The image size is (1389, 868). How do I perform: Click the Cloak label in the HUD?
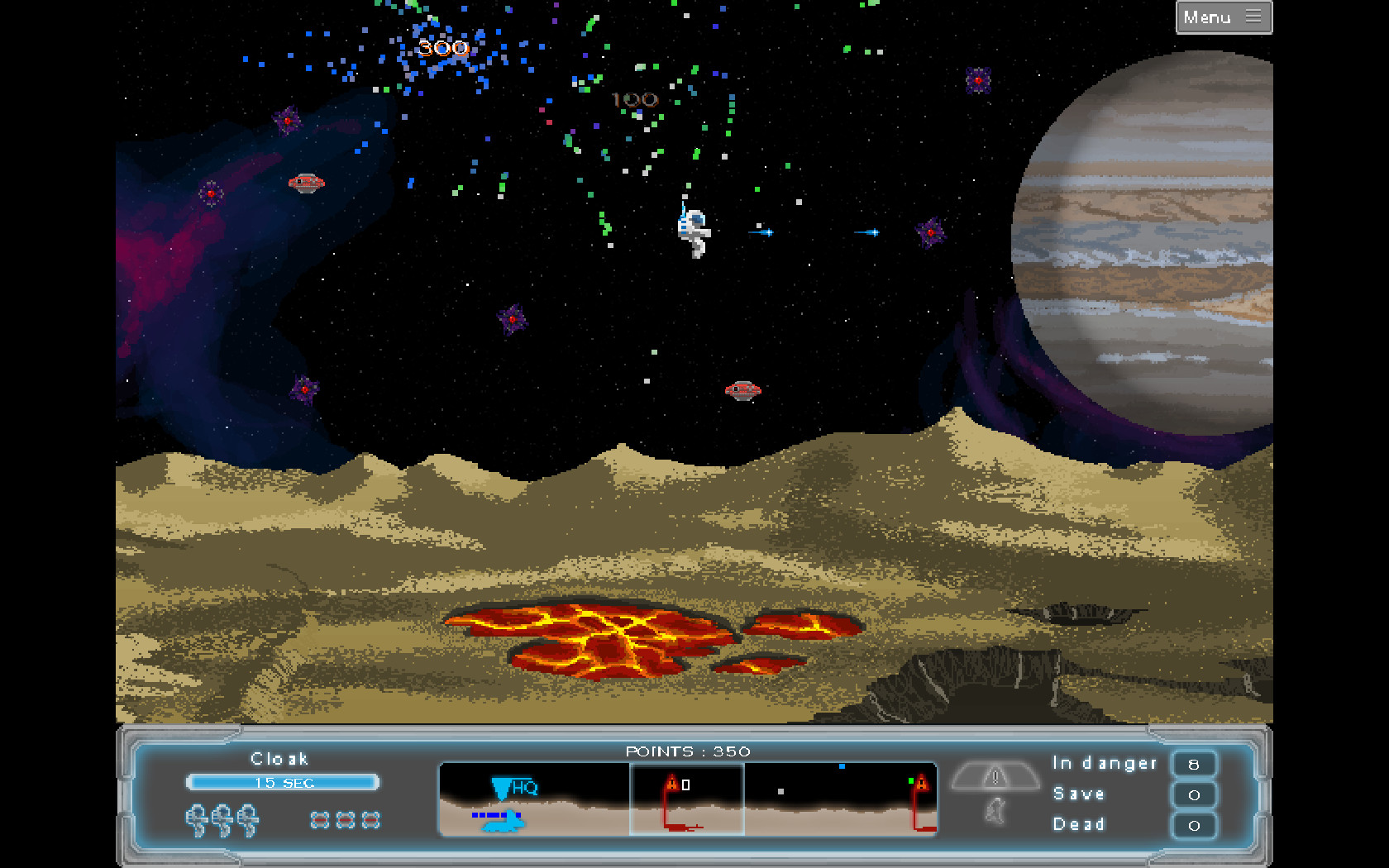pyautogui.click(x=279, y=758)
